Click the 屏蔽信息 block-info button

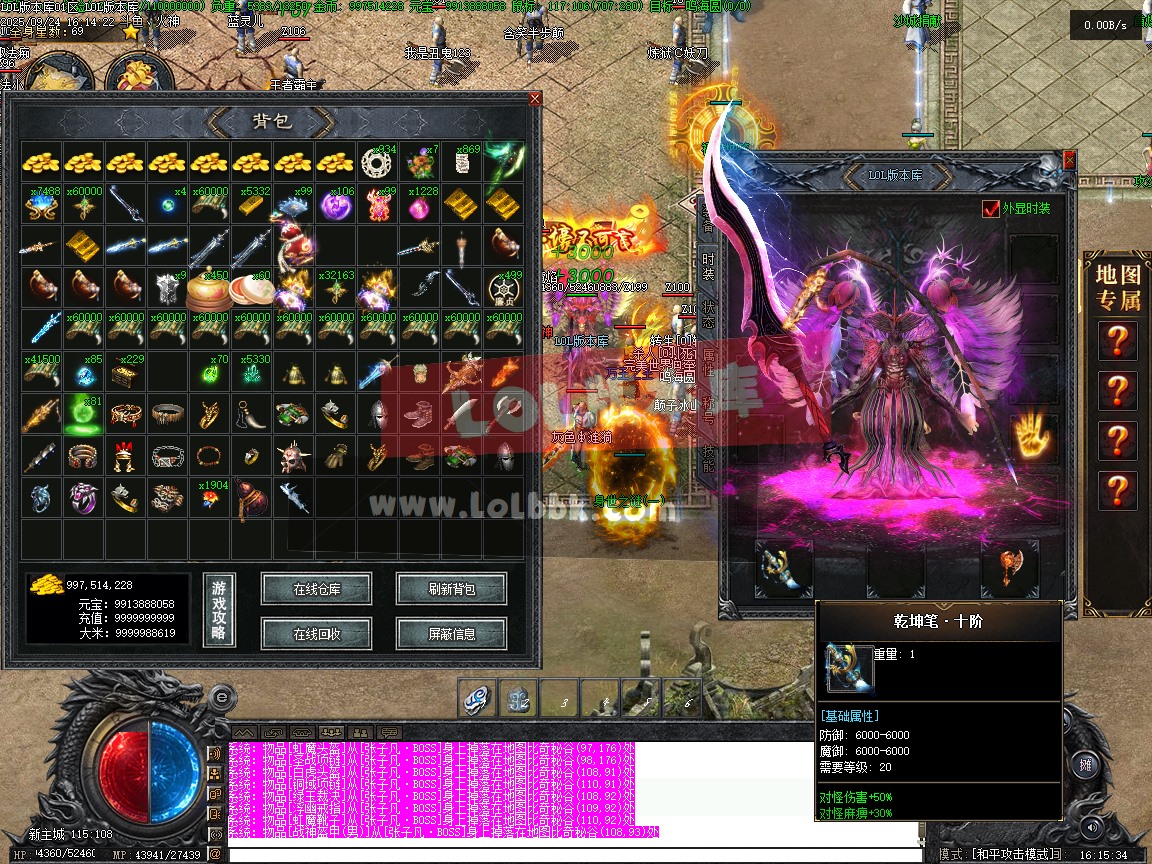[451, 633]
